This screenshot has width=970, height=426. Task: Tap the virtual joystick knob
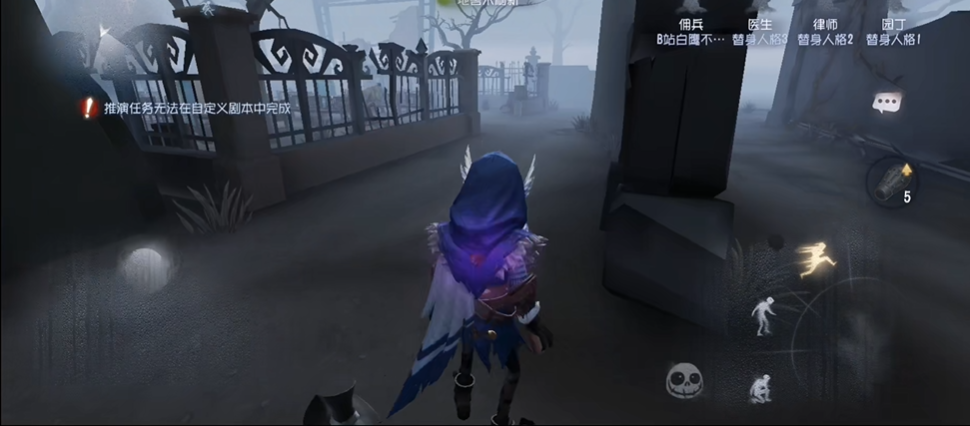[x=144, y=264]
